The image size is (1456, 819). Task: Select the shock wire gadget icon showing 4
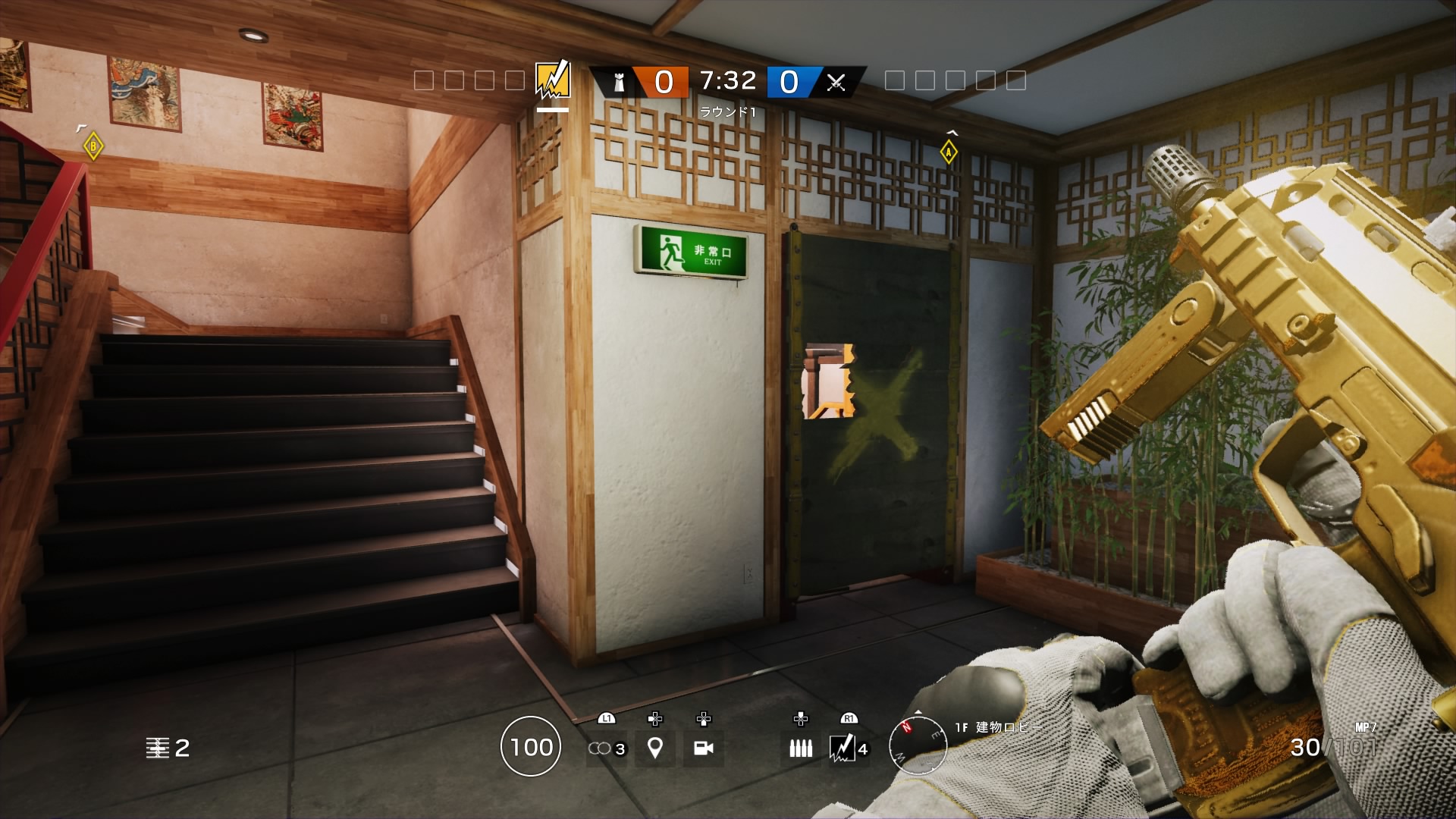(844, 748)
